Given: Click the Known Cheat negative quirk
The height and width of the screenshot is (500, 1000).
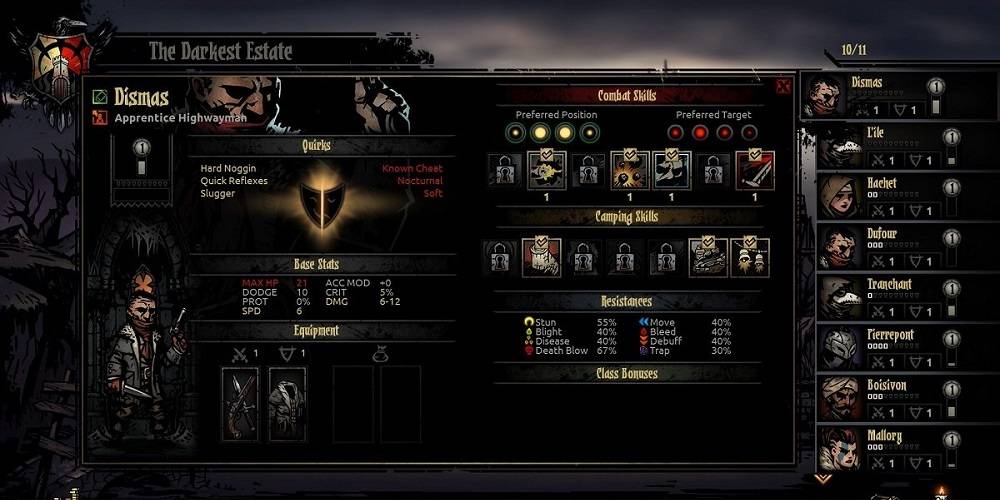Looking at the screenshot, I should pos(412,168).
